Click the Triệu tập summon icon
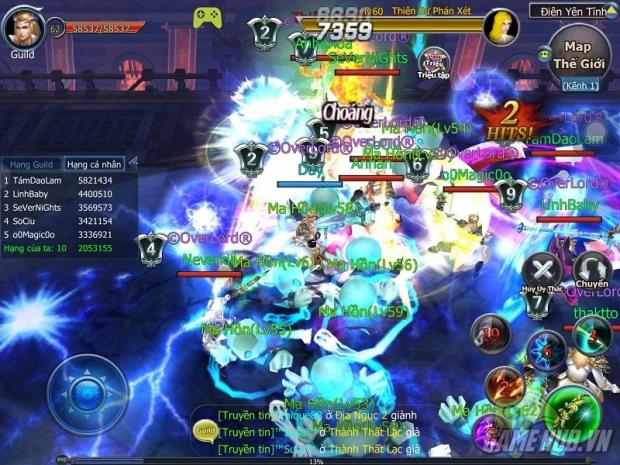Viewport: 620px width, 465px height. pos(433,63)
